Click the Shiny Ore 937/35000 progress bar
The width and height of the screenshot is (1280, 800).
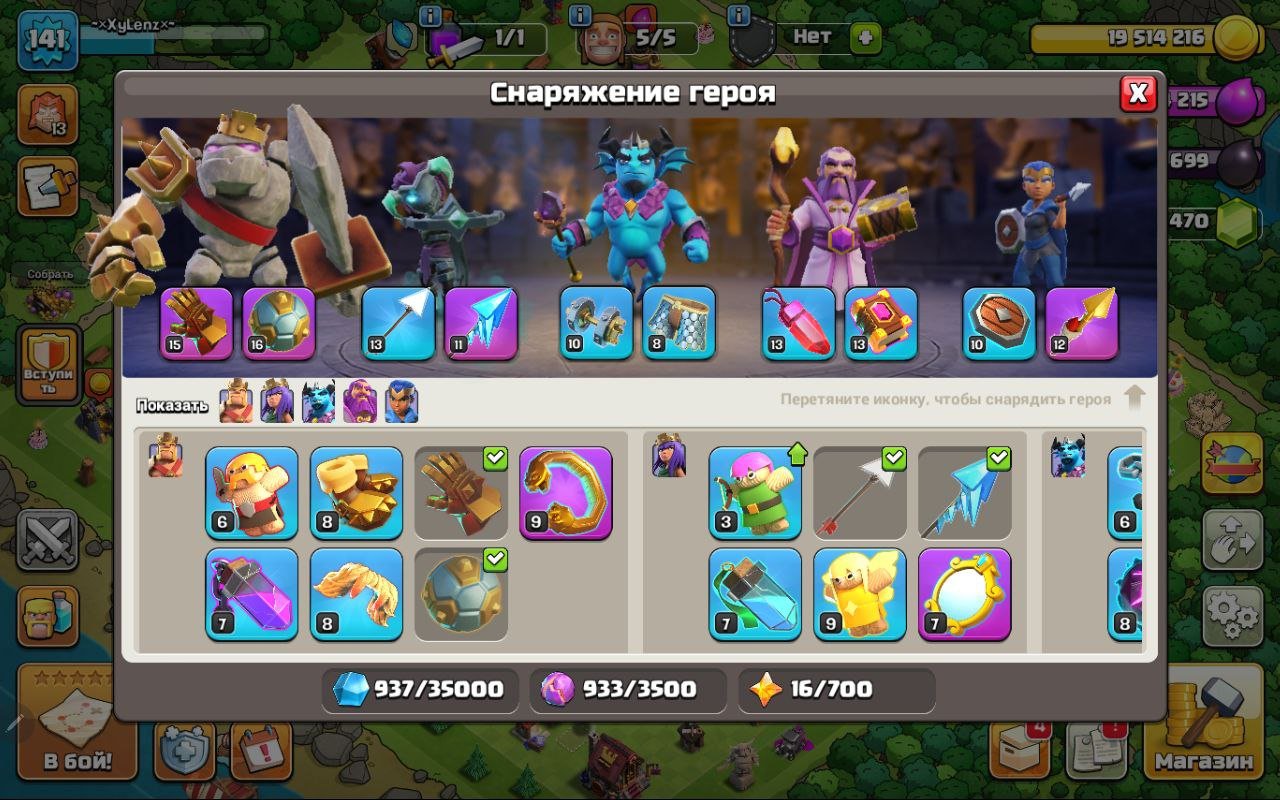[x=420, y=690]
